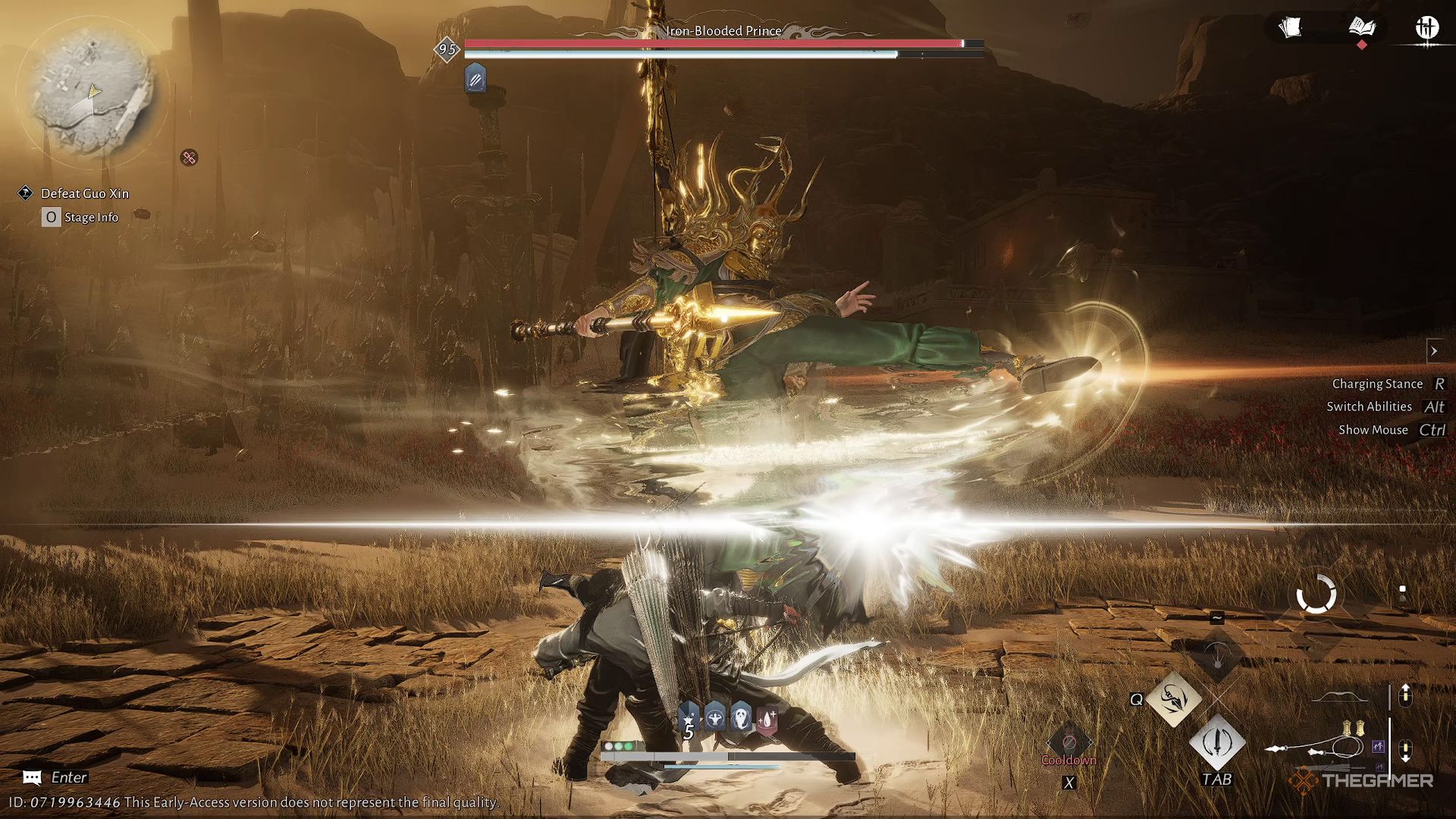Activate the Q martial skill diamond
This screenshot has height=819, width=1456.
click(x=1174, y=698)
